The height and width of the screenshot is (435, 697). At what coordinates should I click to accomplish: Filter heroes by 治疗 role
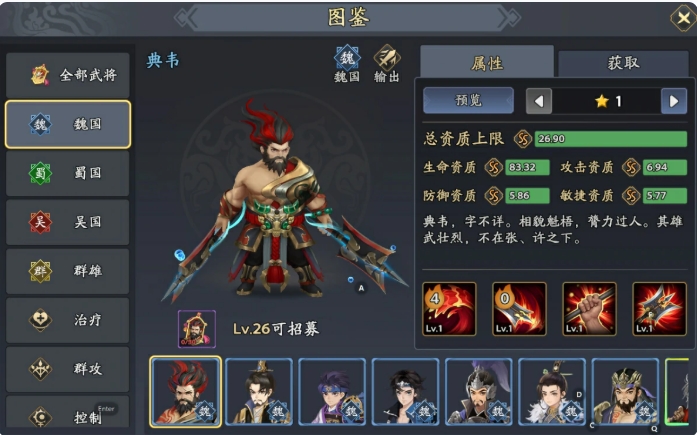point(68,320)
